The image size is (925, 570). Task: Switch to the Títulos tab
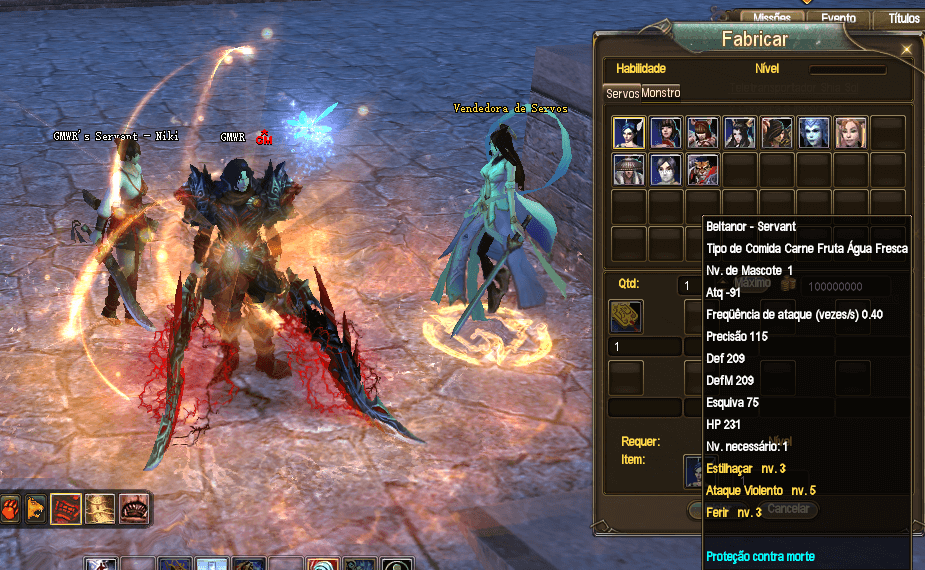[x=903, y=18]
